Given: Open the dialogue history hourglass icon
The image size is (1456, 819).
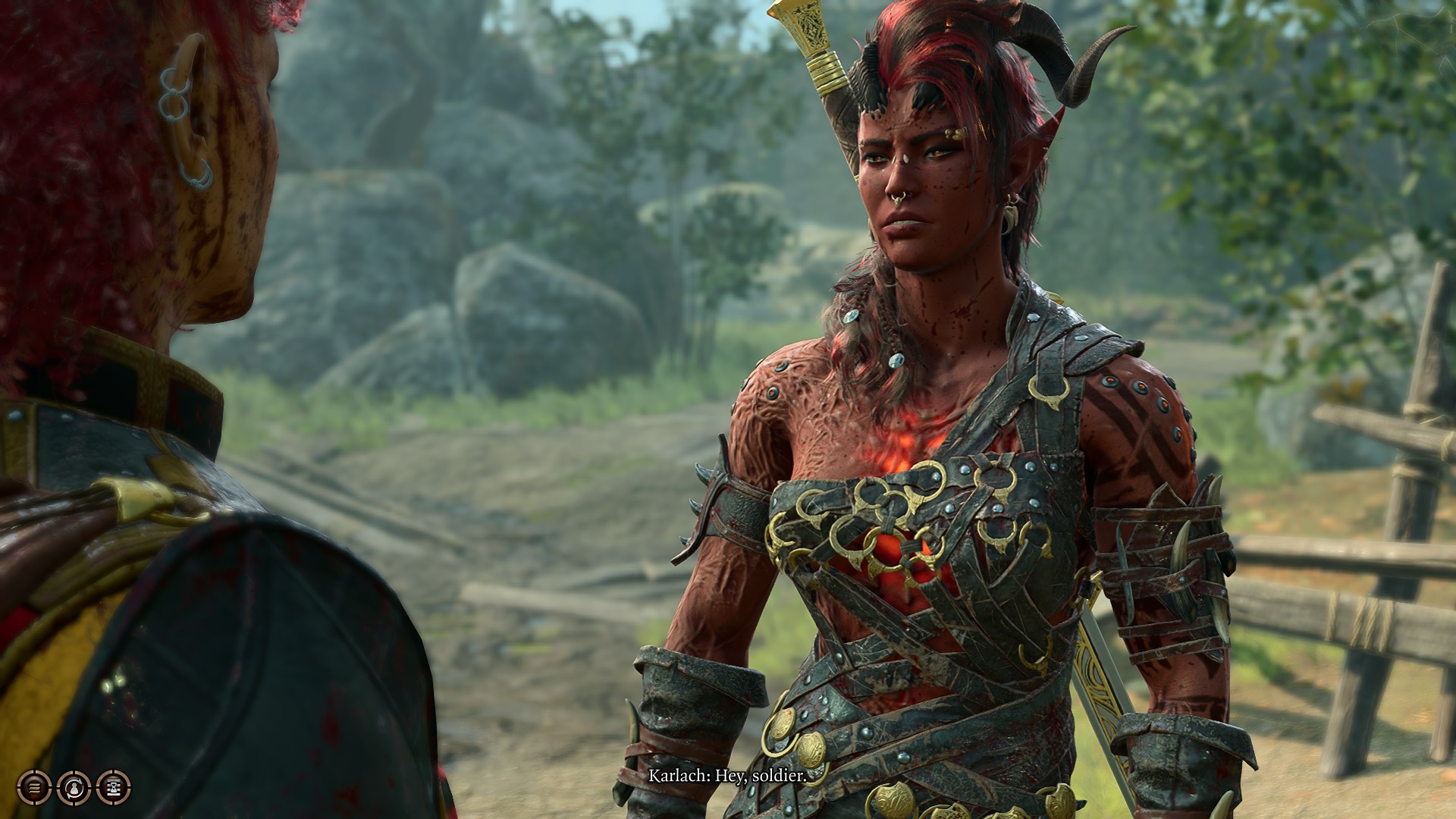Looking at the screenshot, I should coord(114,788).
